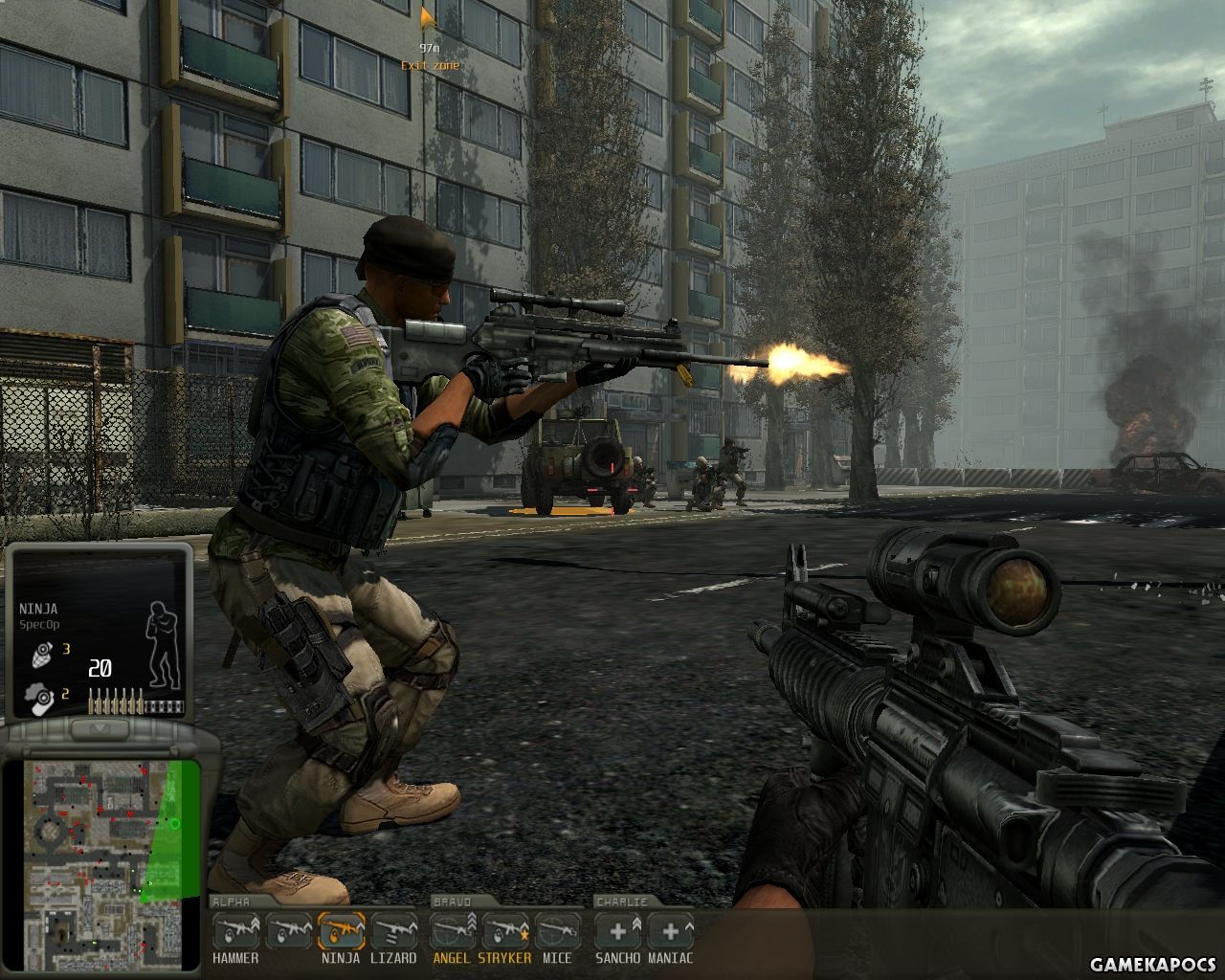Select the Alpha team tab
The image size is (1225, 980).
[x=231, y=902]
